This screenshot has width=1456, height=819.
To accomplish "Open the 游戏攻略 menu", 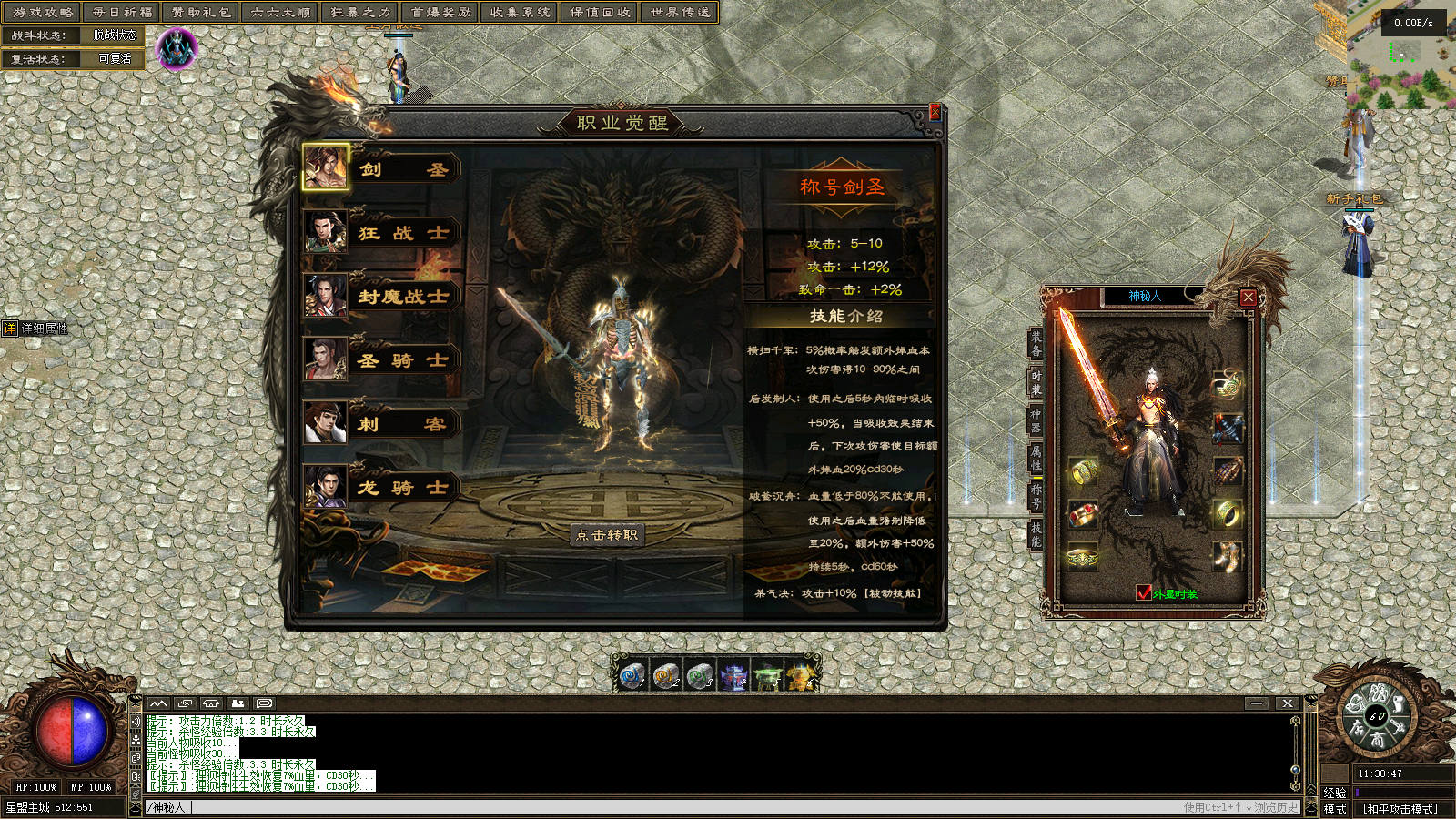I will (43, 13).
